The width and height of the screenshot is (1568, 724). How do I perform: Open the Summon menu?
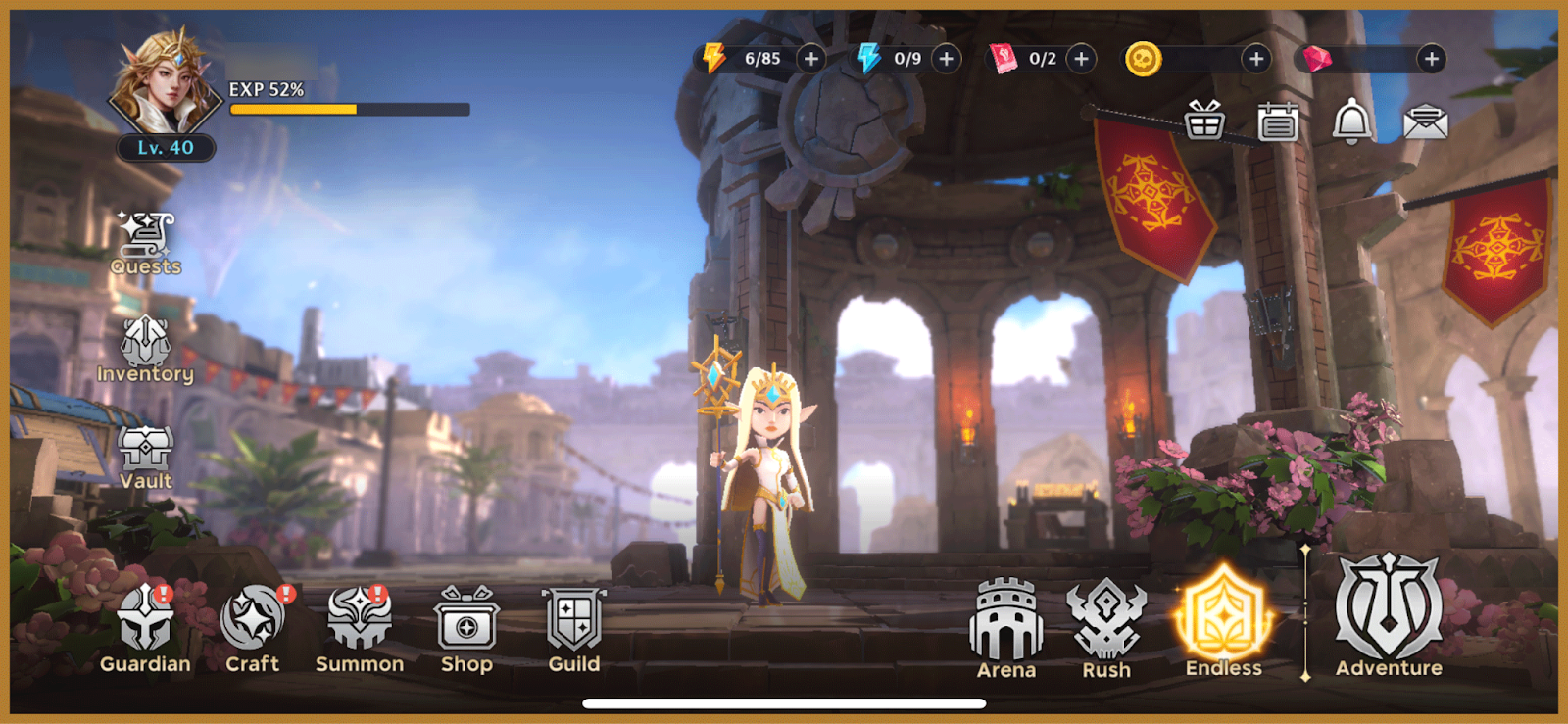click(359, 628)
